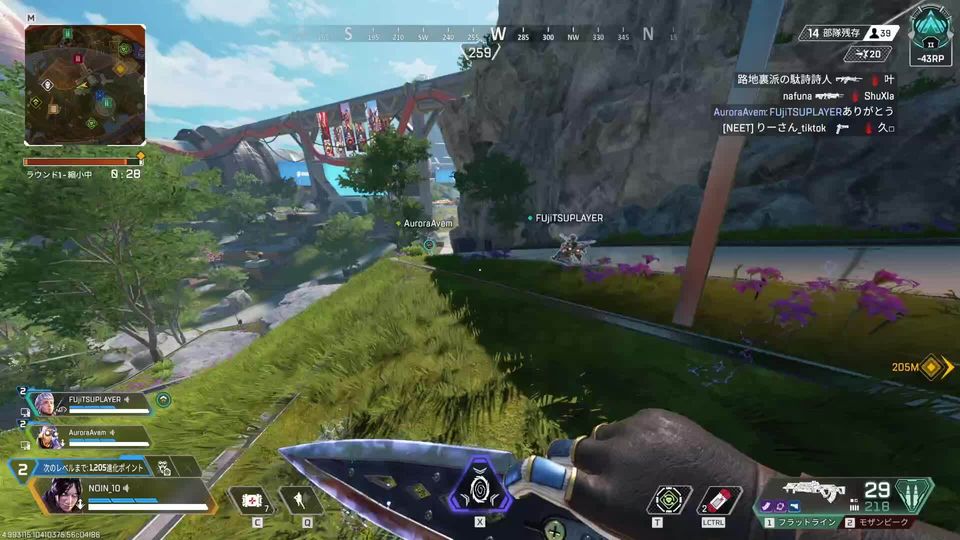The width and height of the screenshot is (960, 540).
Task: Click the AuroraAvem chat message
Action: tap(803, 112)
